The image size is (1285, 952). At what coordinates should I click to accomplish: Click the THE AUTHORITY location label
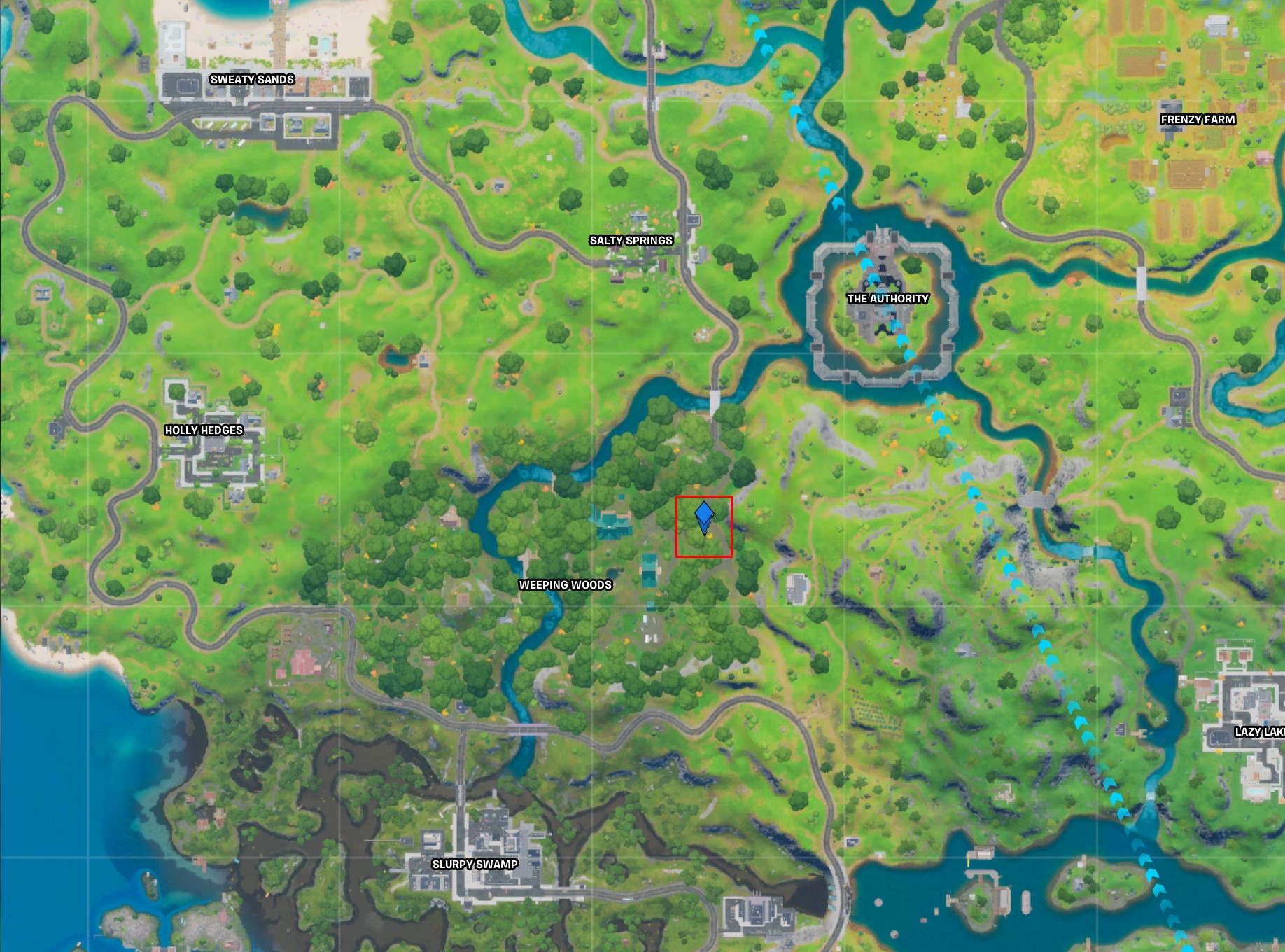pos(887,300)
